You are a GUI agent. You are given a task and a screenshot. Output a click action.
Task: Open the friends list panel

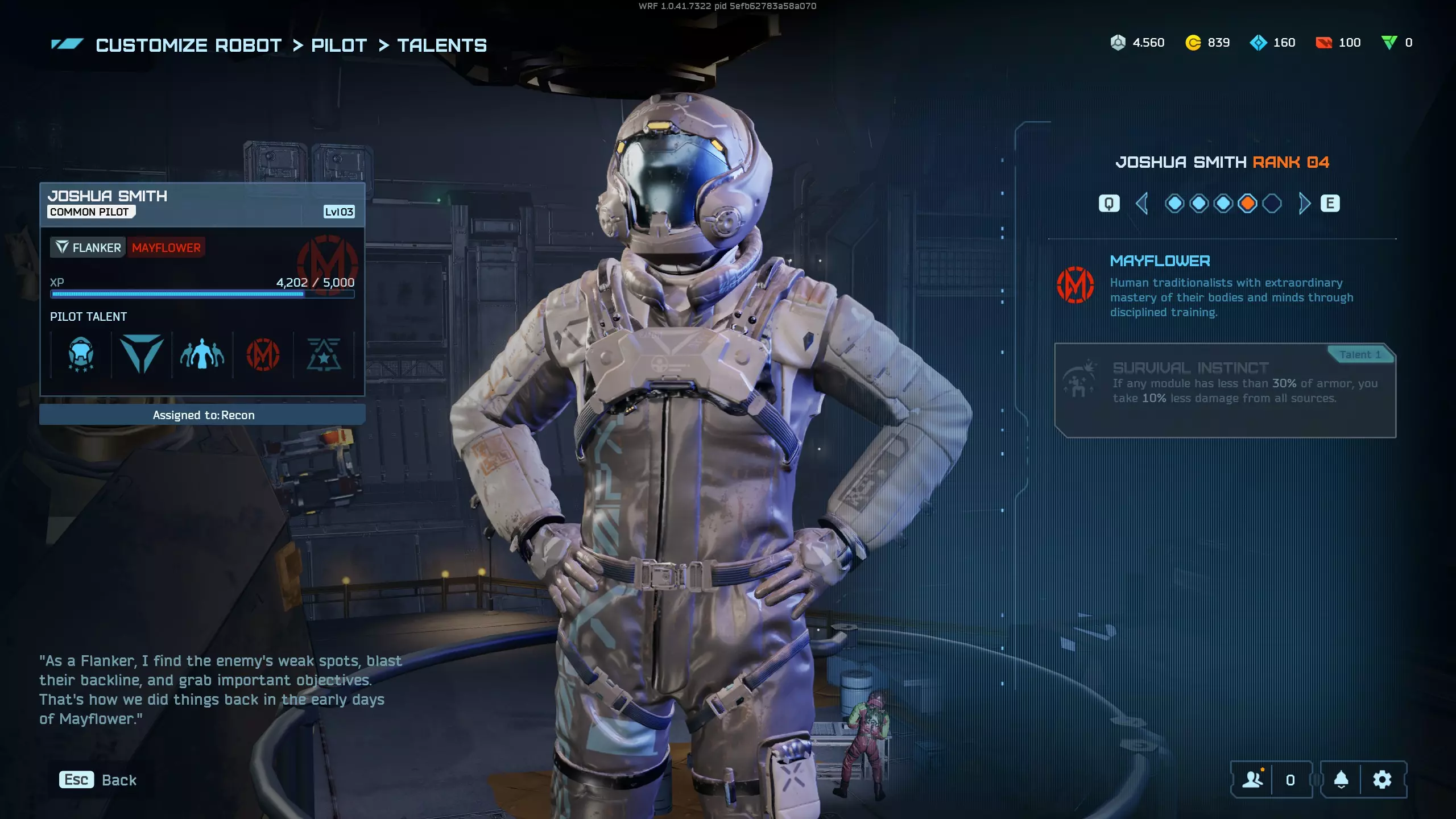[x=1252, y=780]
